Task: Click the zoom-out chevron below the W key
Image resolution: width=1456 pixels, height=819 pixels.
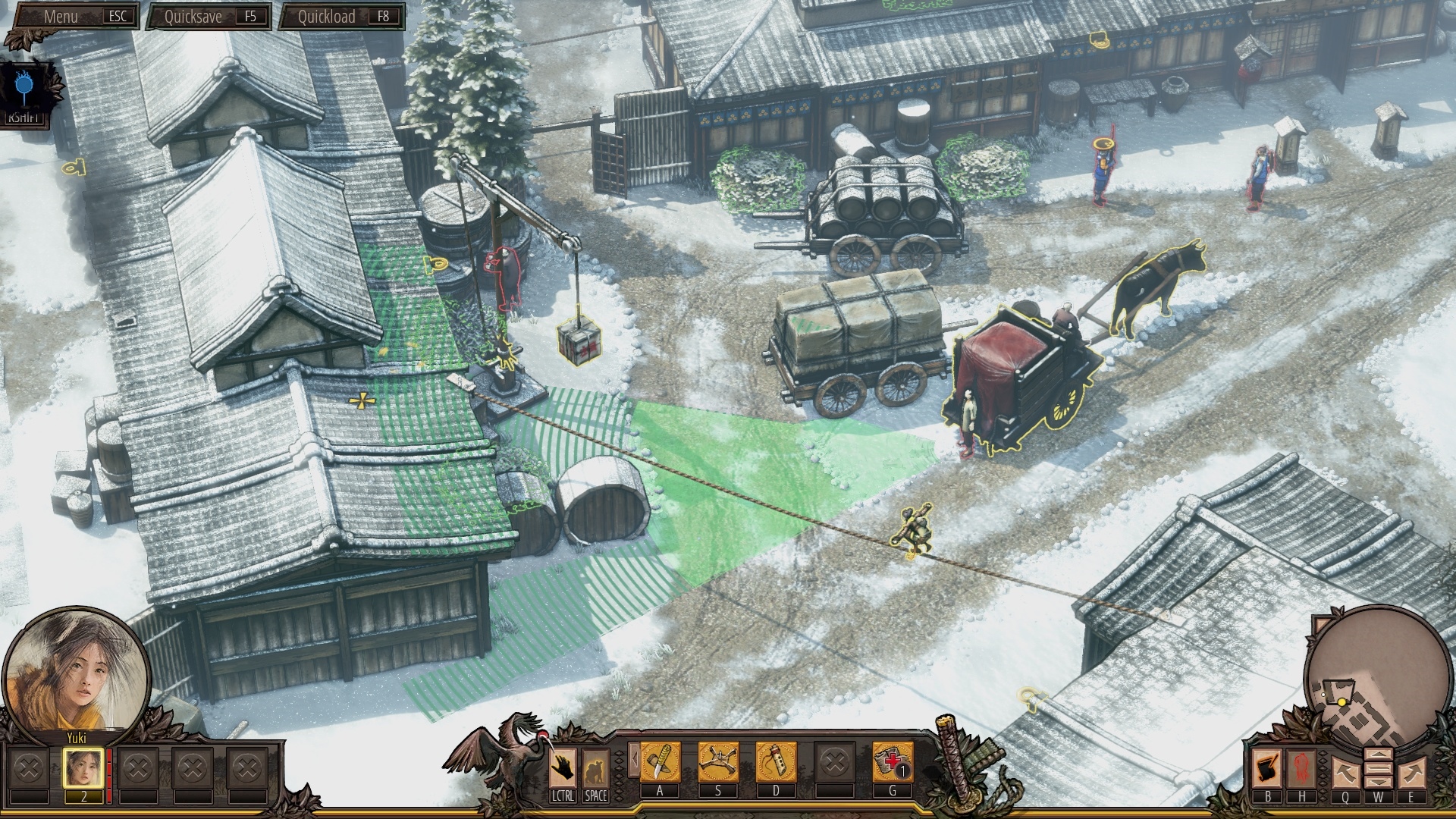Action: click(1379, 781)
